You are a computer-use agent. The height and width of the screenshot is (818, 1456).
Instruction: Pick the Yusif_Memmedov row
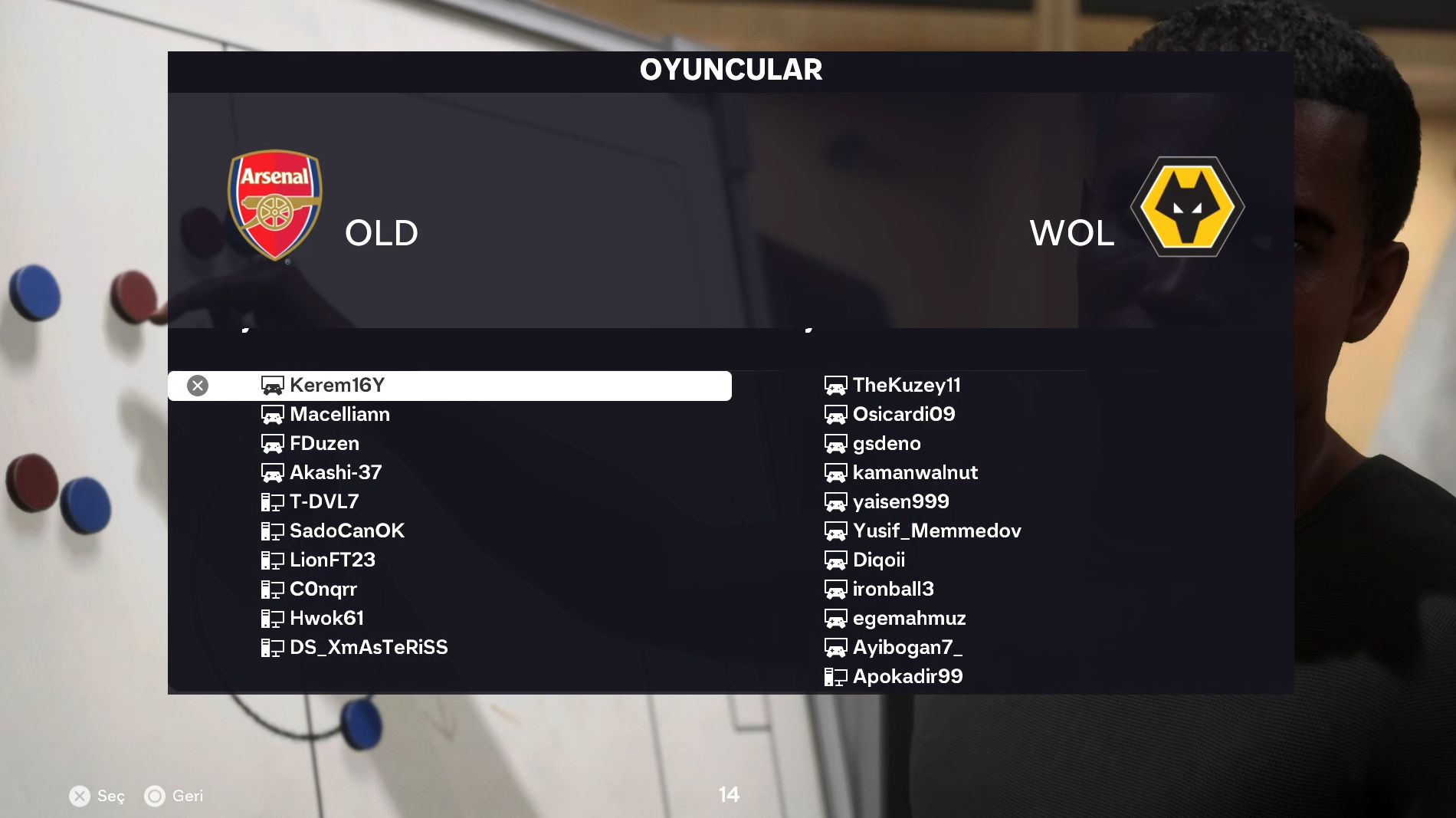click(936, 531)
